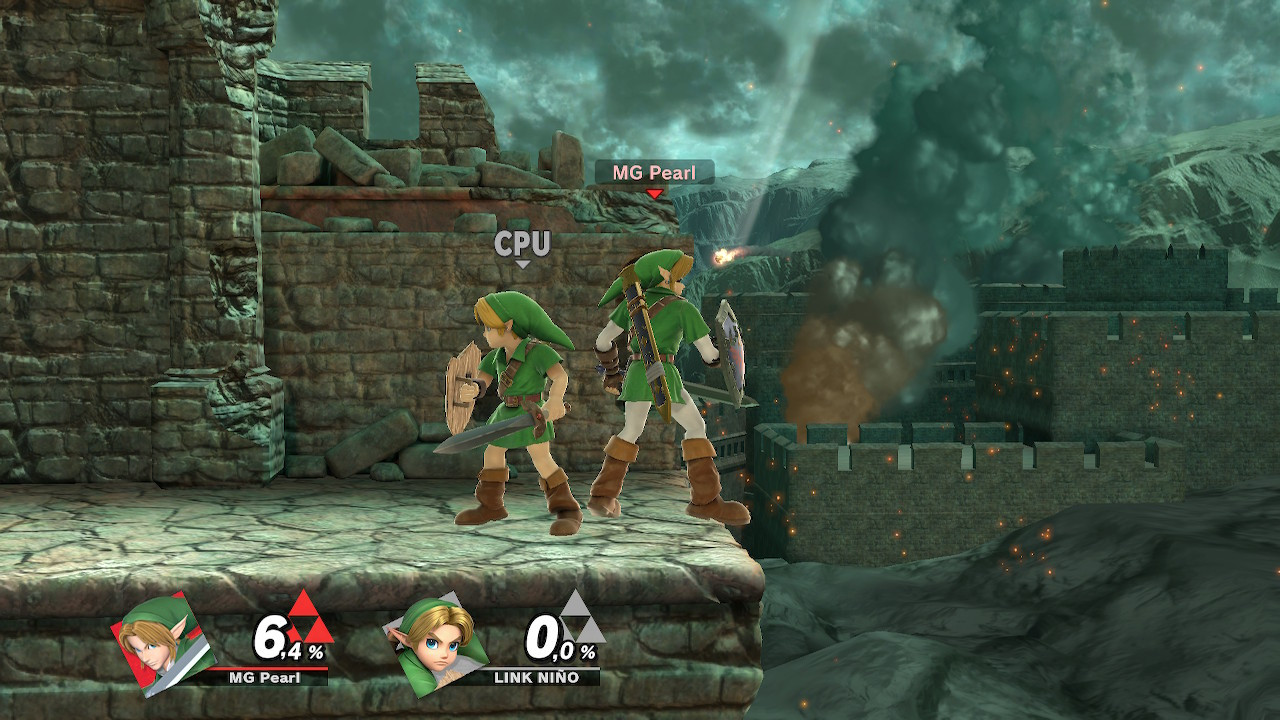Toggle the CPU indicator above the left Link

pos(522,242)
